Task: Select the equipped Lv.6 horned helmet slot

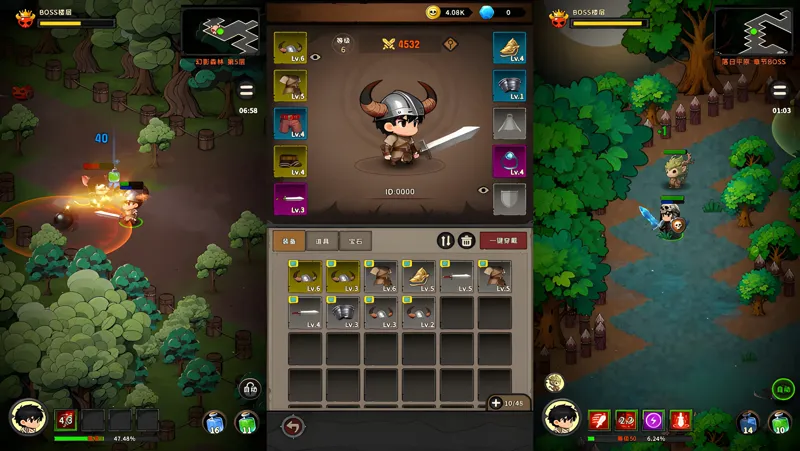Action: pyautogui.click(x=290, y=48)
